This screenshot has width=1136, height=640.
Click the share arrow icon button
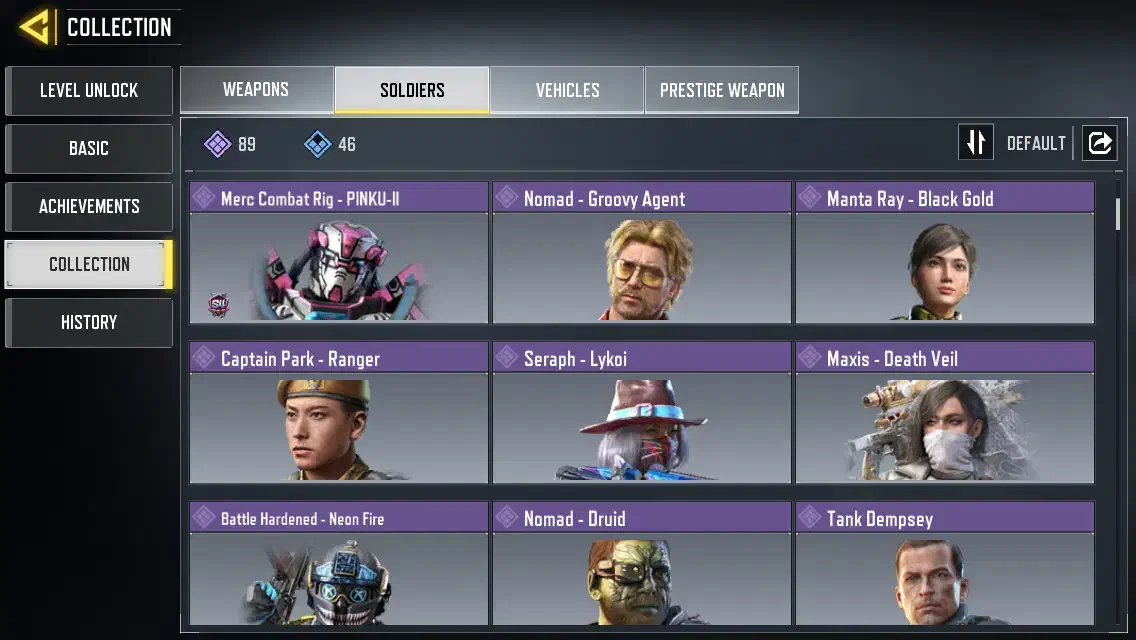tap(1099, 143)
